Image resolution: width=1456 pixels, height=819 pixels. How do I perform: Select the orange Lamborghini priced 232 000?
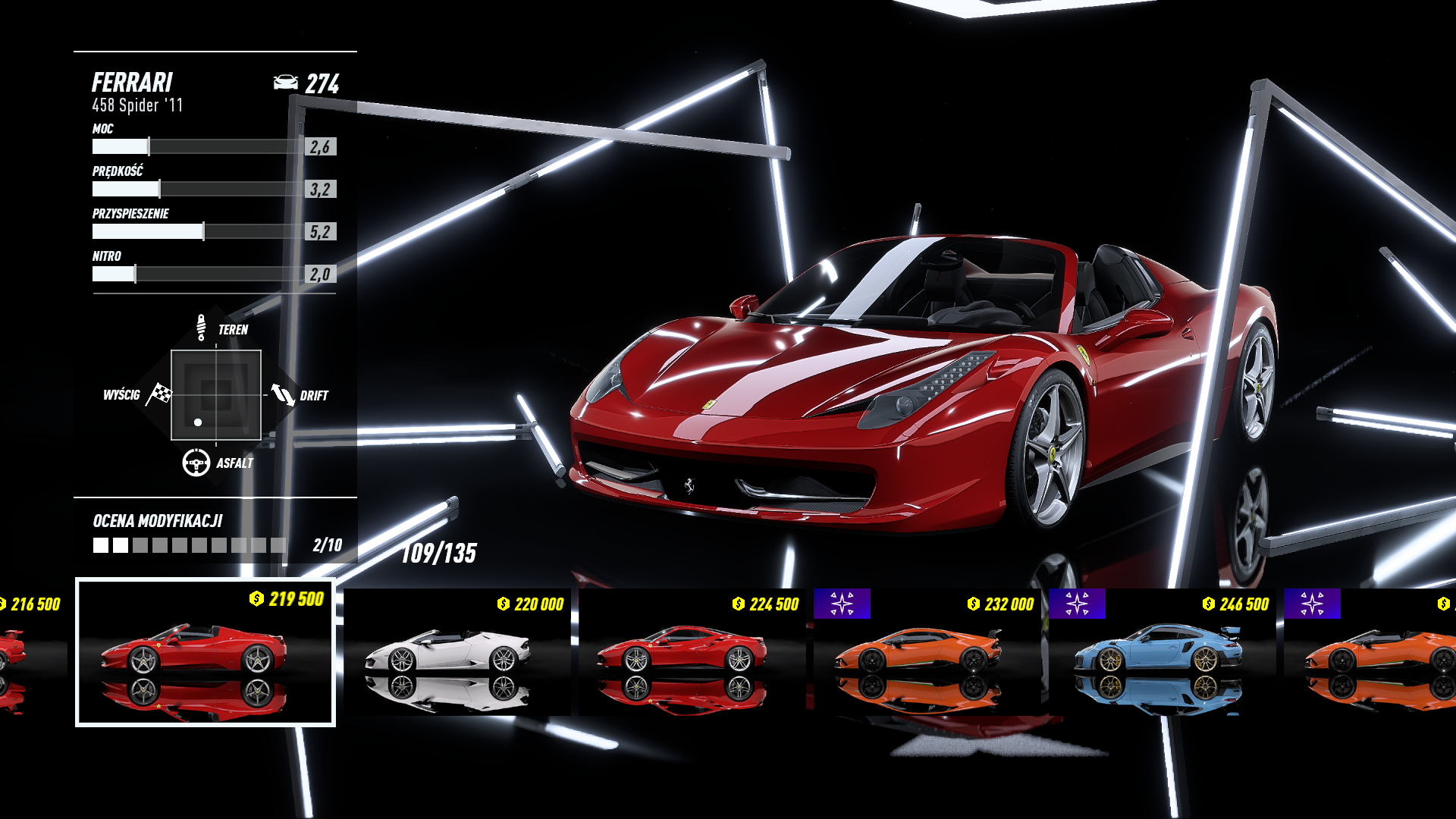click(927, 652)
